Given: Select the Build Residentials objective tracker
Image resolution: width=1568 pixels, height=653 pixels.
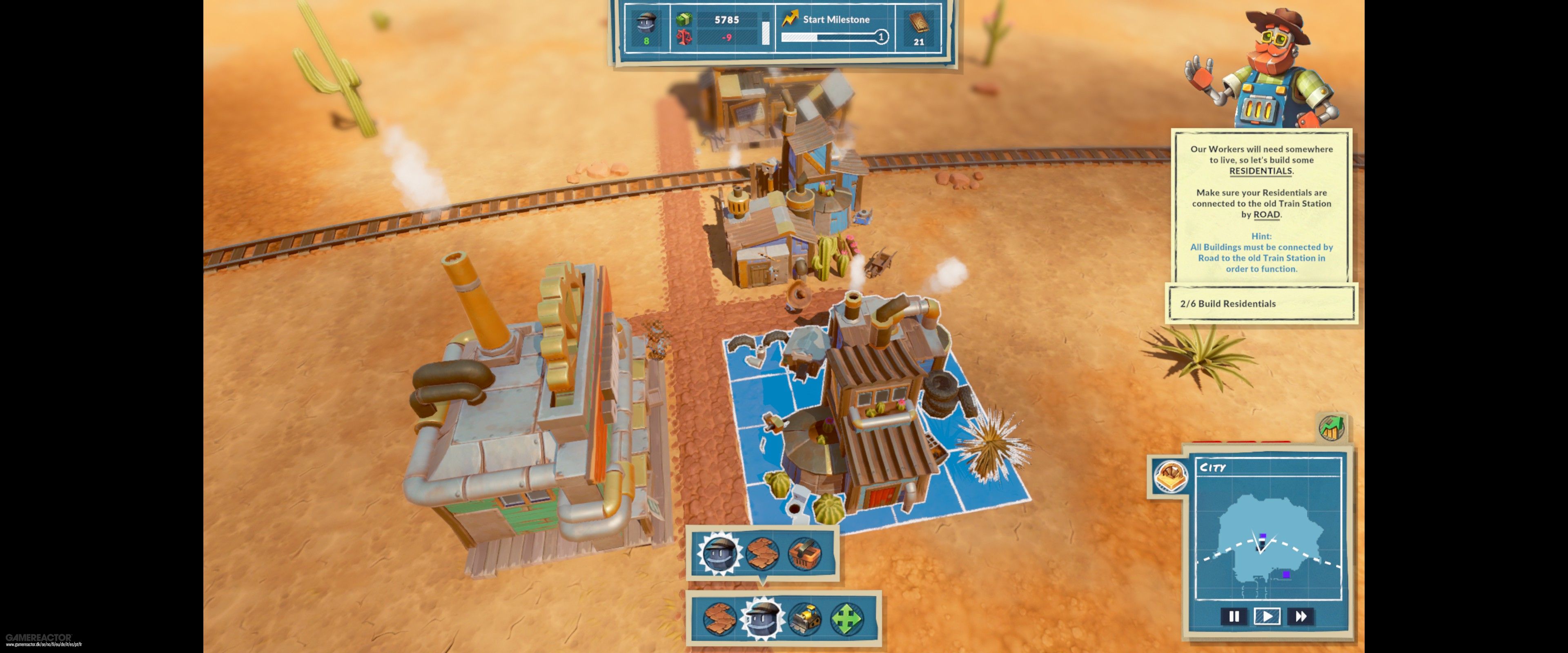Looking at the screenshot, I should [x=1261, y=304].
